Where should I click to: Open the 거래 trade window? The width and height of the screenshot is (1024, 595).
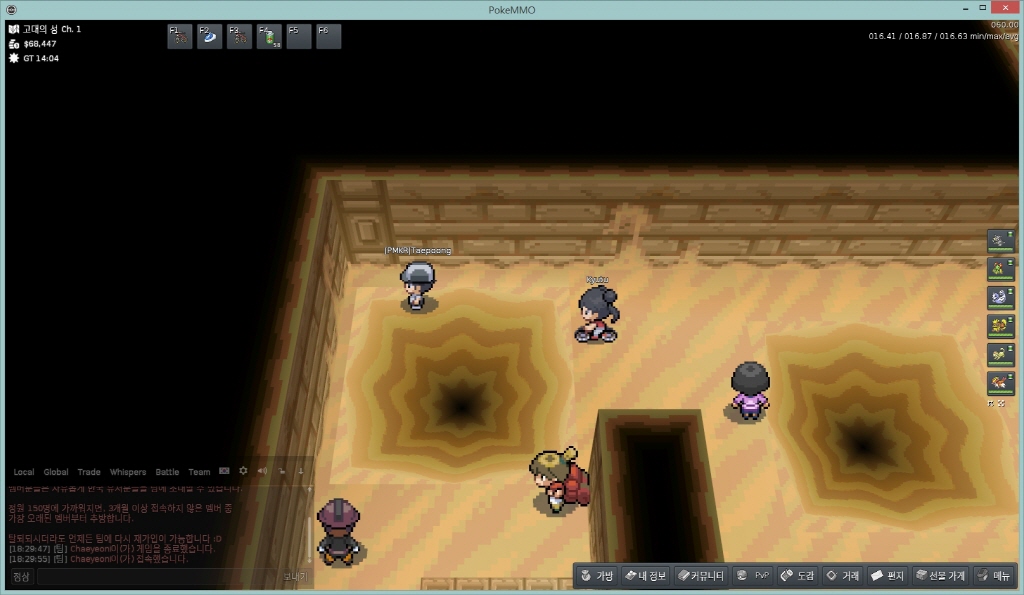tap(842, 576)
